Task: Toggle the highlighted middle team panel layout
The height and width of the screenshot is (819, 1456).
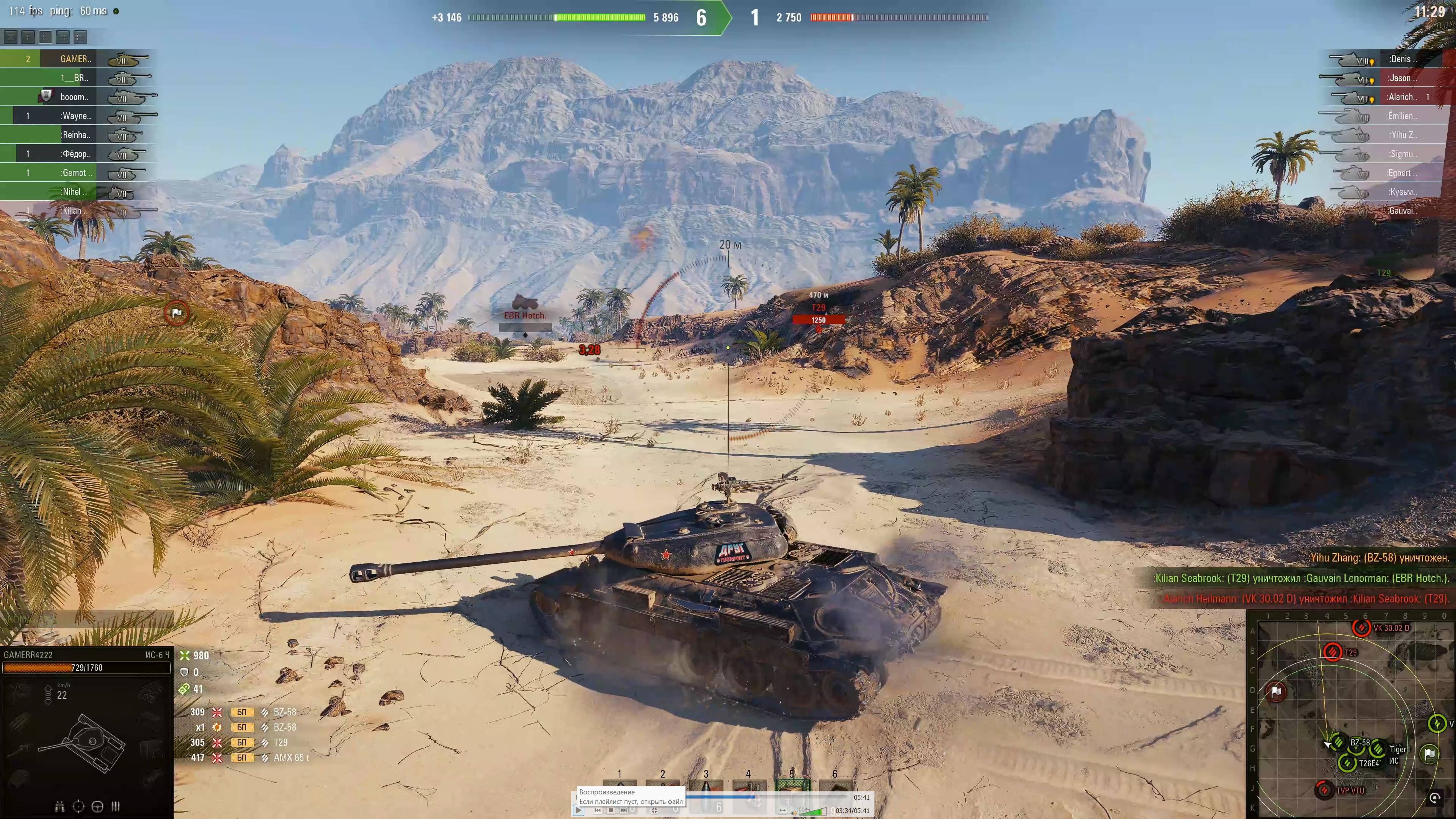Action: tap(46, 38)
